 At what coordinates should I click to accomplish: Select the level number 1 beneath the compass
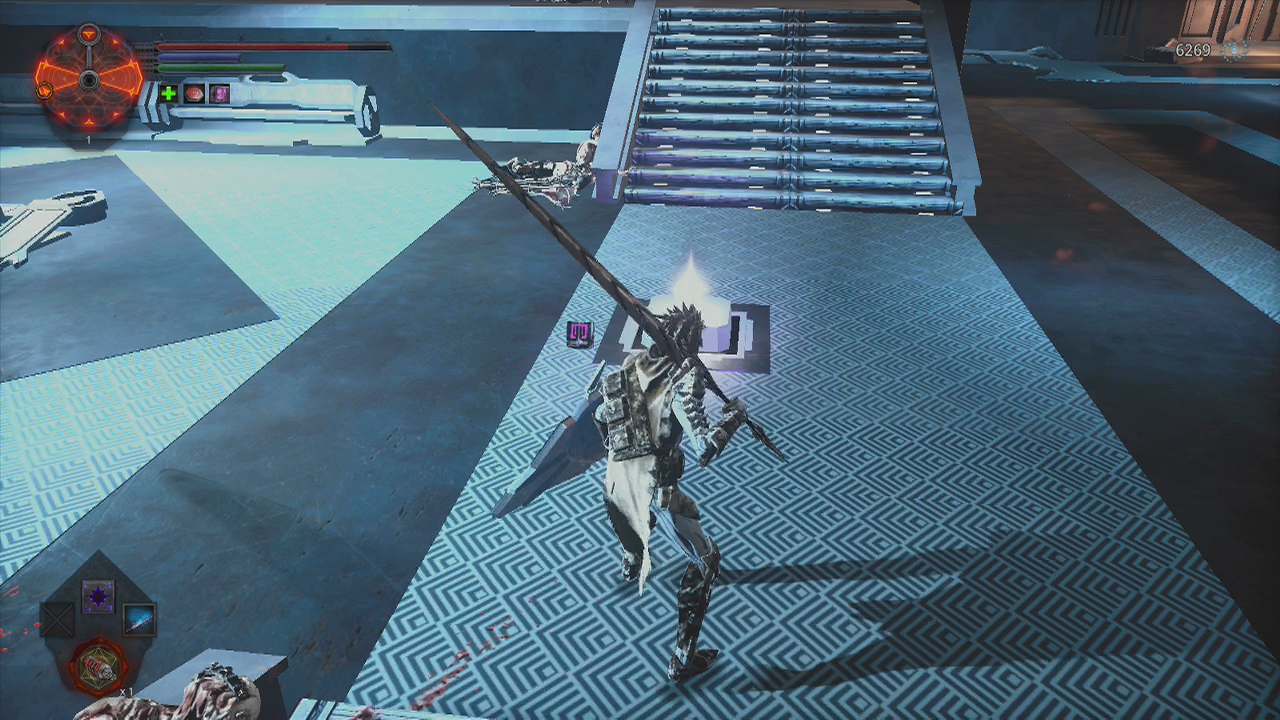89,139
